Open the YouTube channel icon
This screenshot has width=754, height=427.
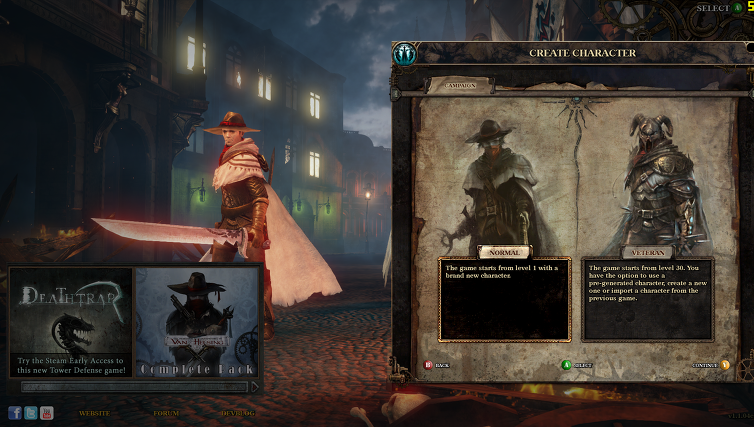tap(47, 412)
